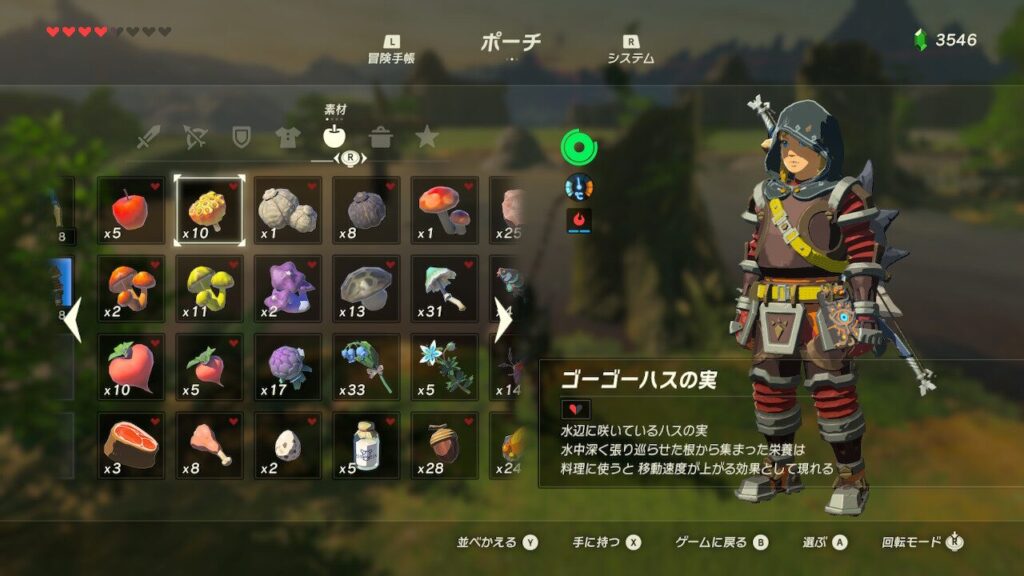The image size is (1024, 576).
Task: Switch to the cooking pot food tab
Action: [x=380, y=138]
